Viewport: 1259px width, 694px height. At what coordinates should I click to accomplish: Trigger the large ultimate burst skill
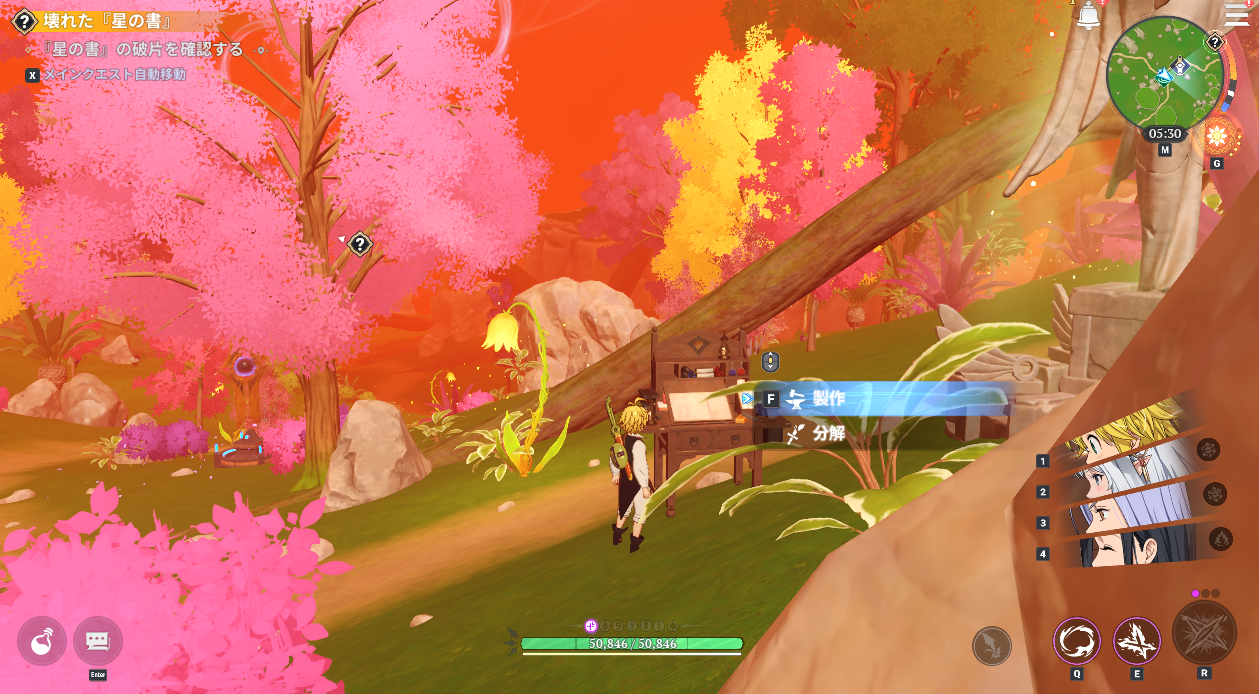pyautogui.click(x=1204, y=633)
